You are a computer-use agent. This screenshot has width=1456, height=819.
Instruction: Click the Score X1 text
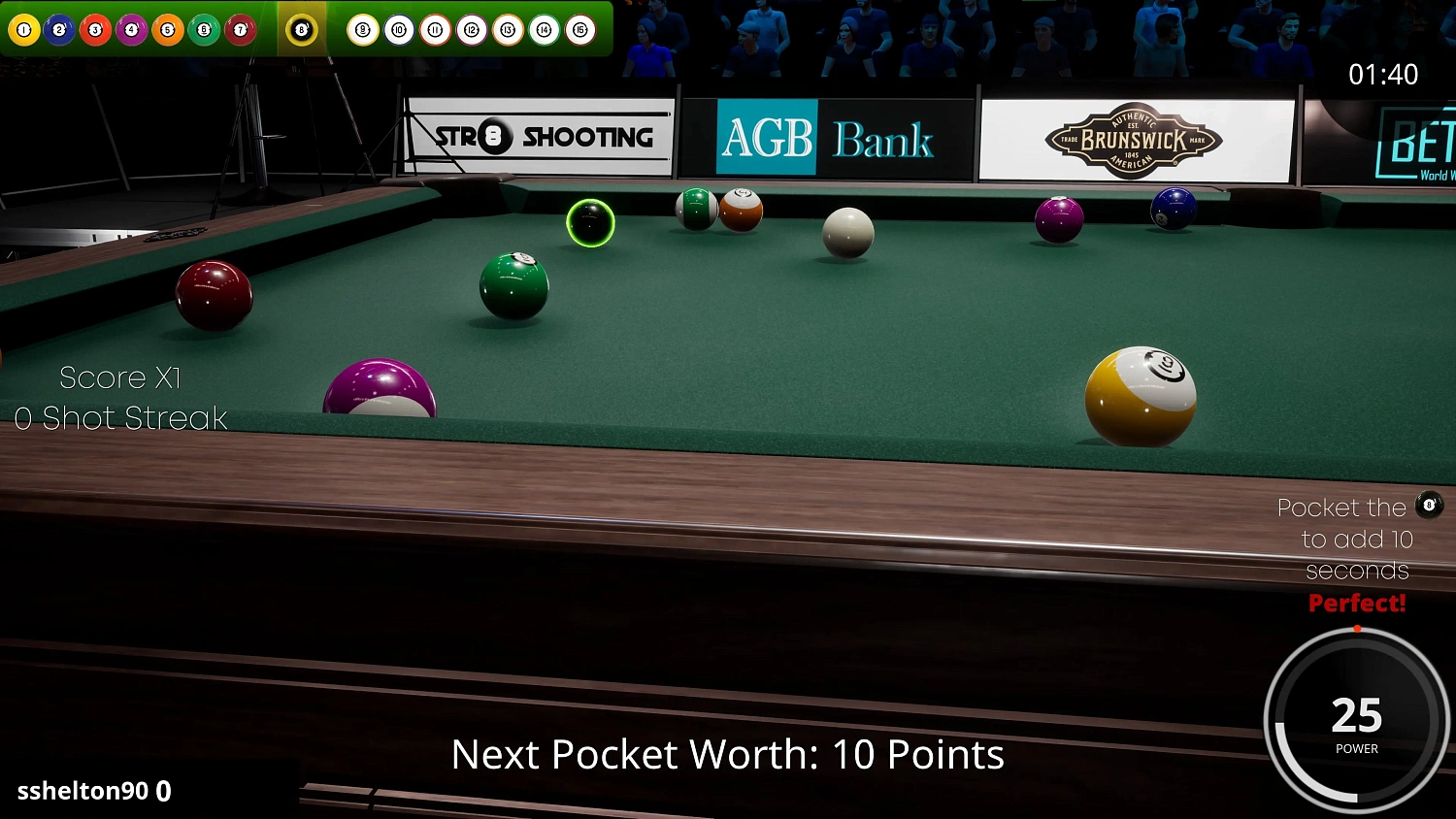tap(119, 377)
